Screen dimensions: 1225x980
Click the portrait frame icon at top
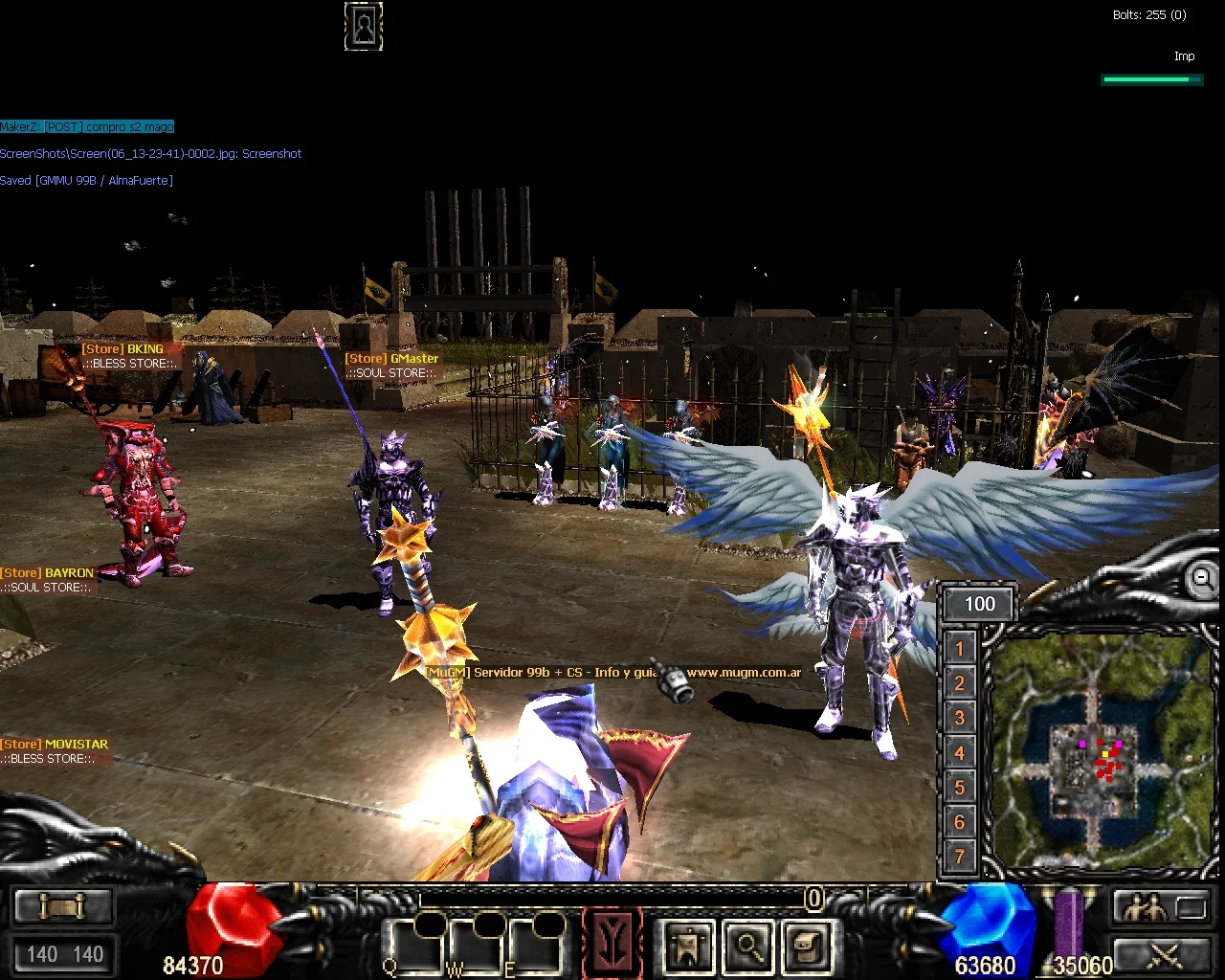point(364,27)
